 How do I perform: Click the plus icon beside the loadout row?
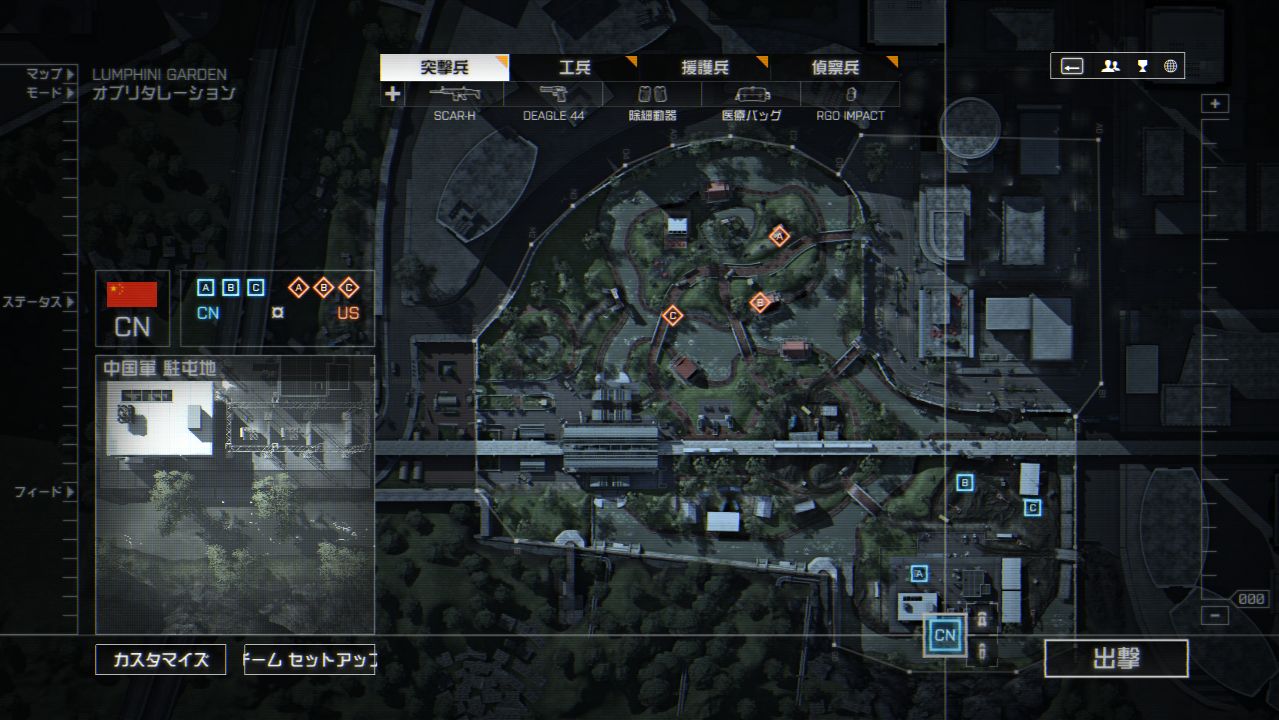pyautogui.click(x=393, y=95)
